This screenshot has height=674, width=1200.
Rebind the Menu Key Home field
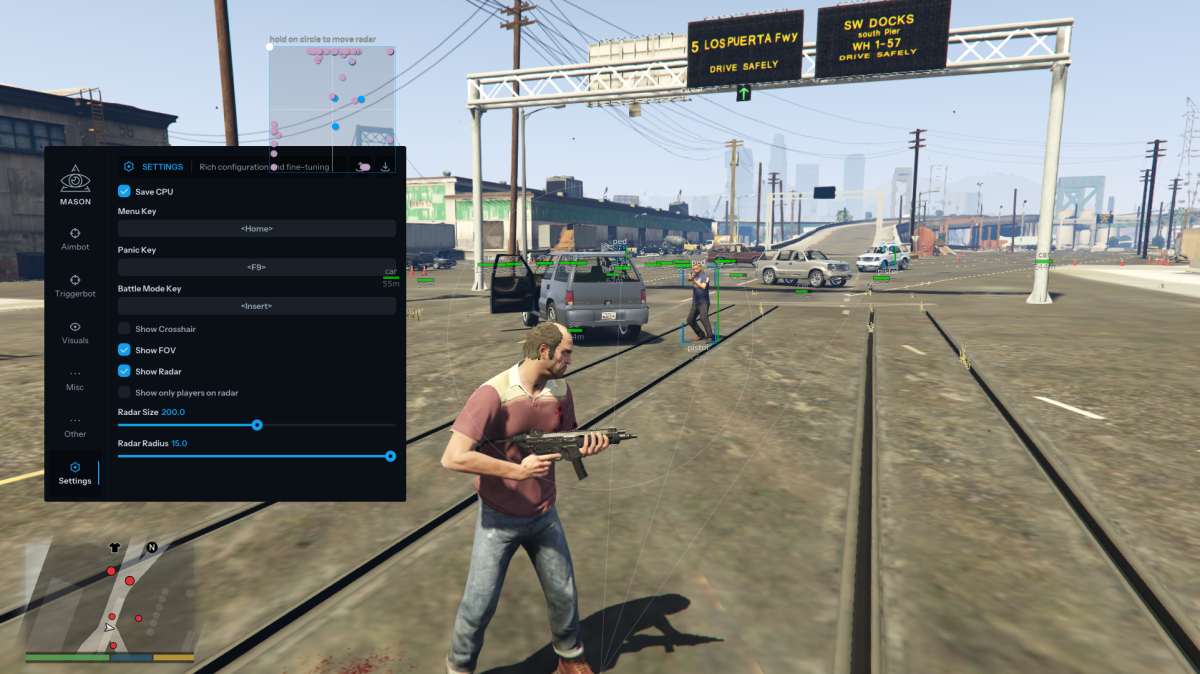pyautogui.click(x=257, y=229)
